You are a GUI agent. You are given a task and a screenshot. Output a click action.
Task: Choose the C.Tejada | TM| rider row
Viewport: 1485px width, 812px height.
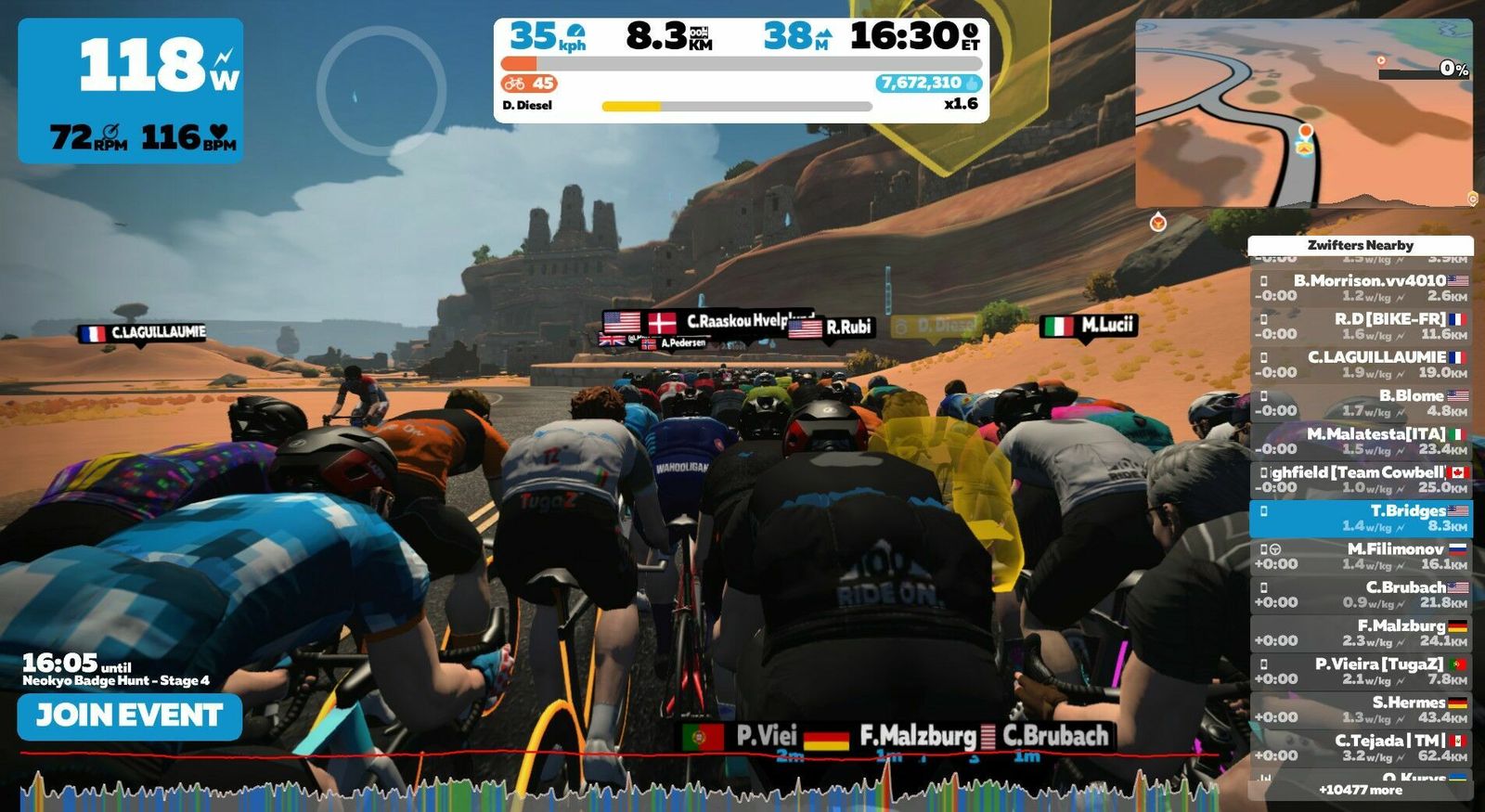1361,747
